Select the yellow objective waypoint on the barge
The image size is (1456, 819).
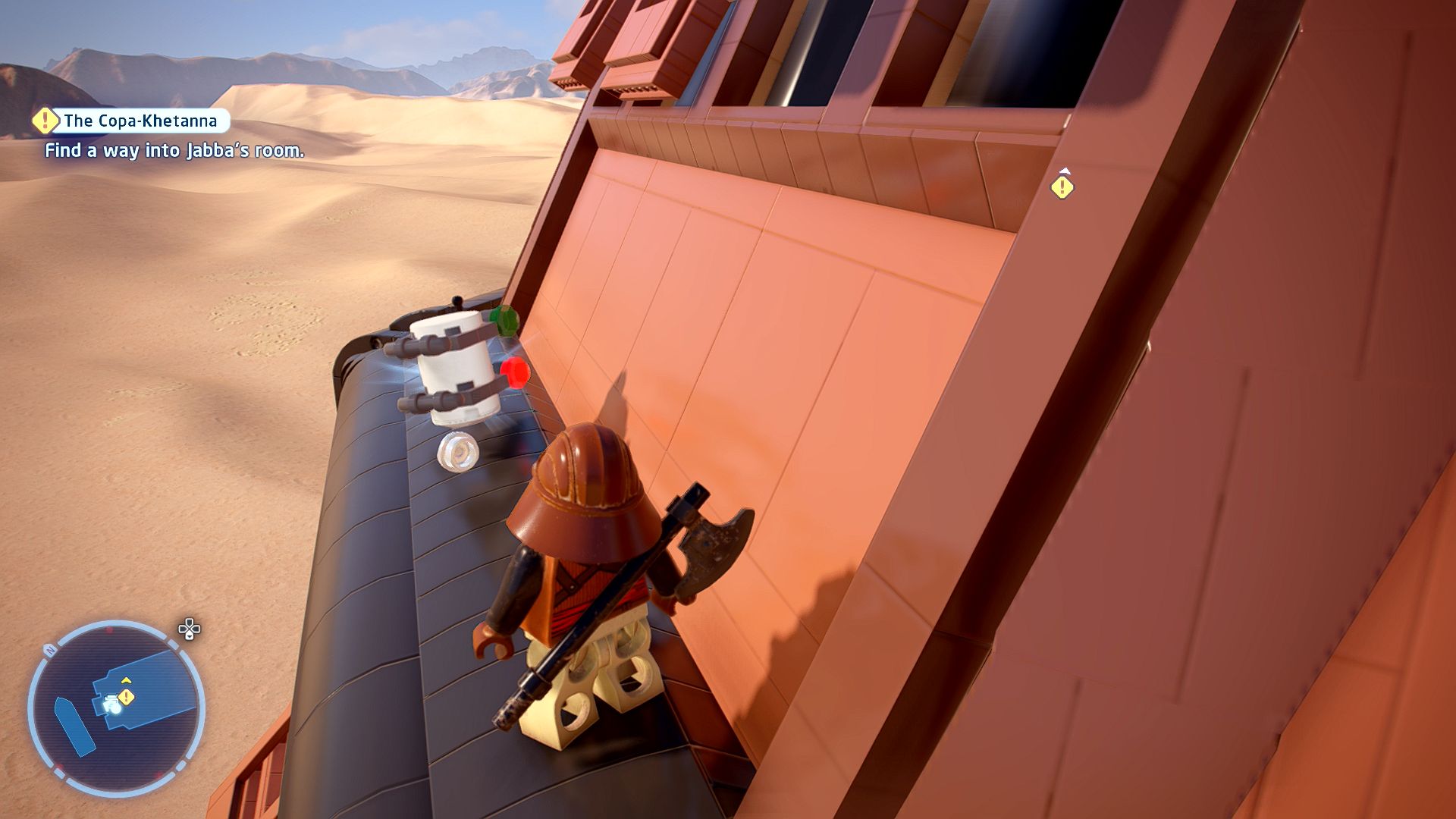pyautogui.click(x=1062, y=187)
